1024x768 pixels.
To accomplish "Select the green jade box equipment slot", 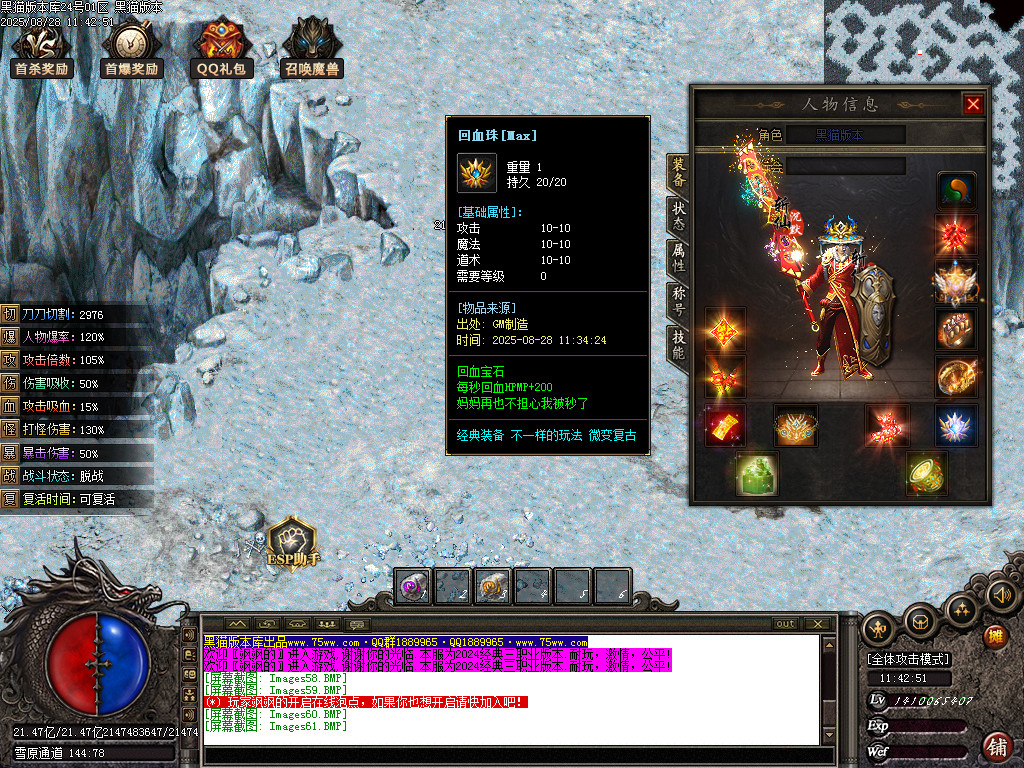I will pos(757,473).
